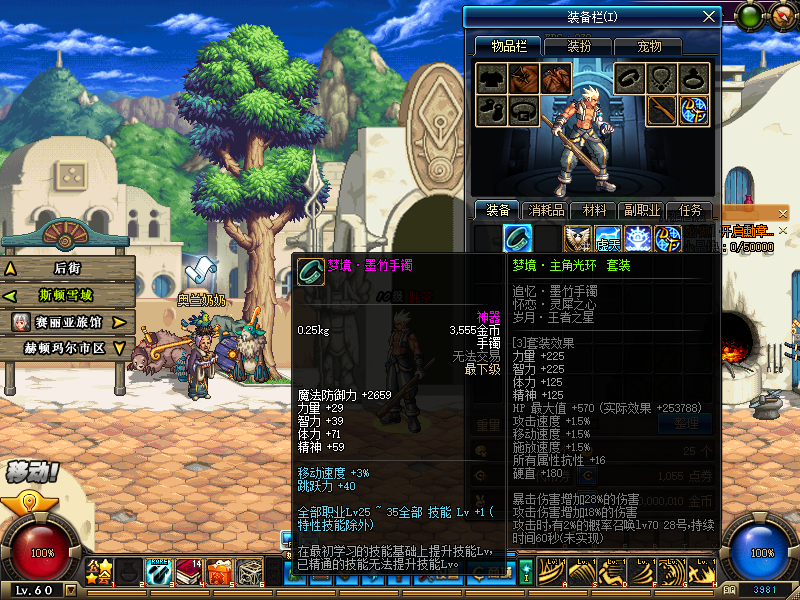Image resolution: width=800 pixels, height=600 pixels.
Task: Select the equipped DF title slot
Action: point(694,110)
